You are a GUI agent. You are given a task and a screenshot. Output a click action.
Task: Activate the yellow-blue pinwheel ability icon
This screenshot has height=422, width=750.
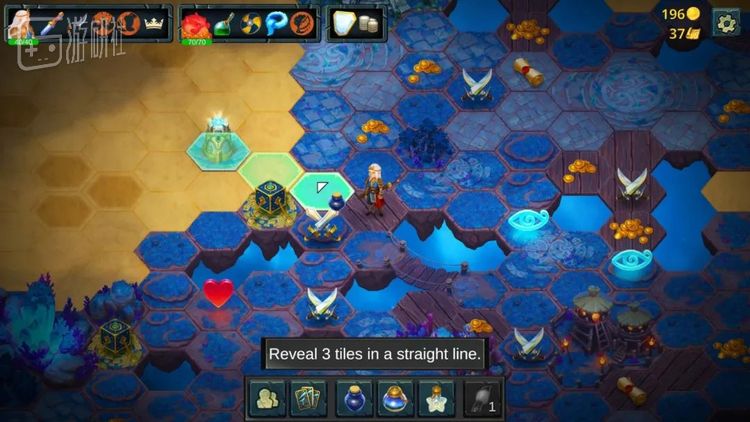click(251, 23)
